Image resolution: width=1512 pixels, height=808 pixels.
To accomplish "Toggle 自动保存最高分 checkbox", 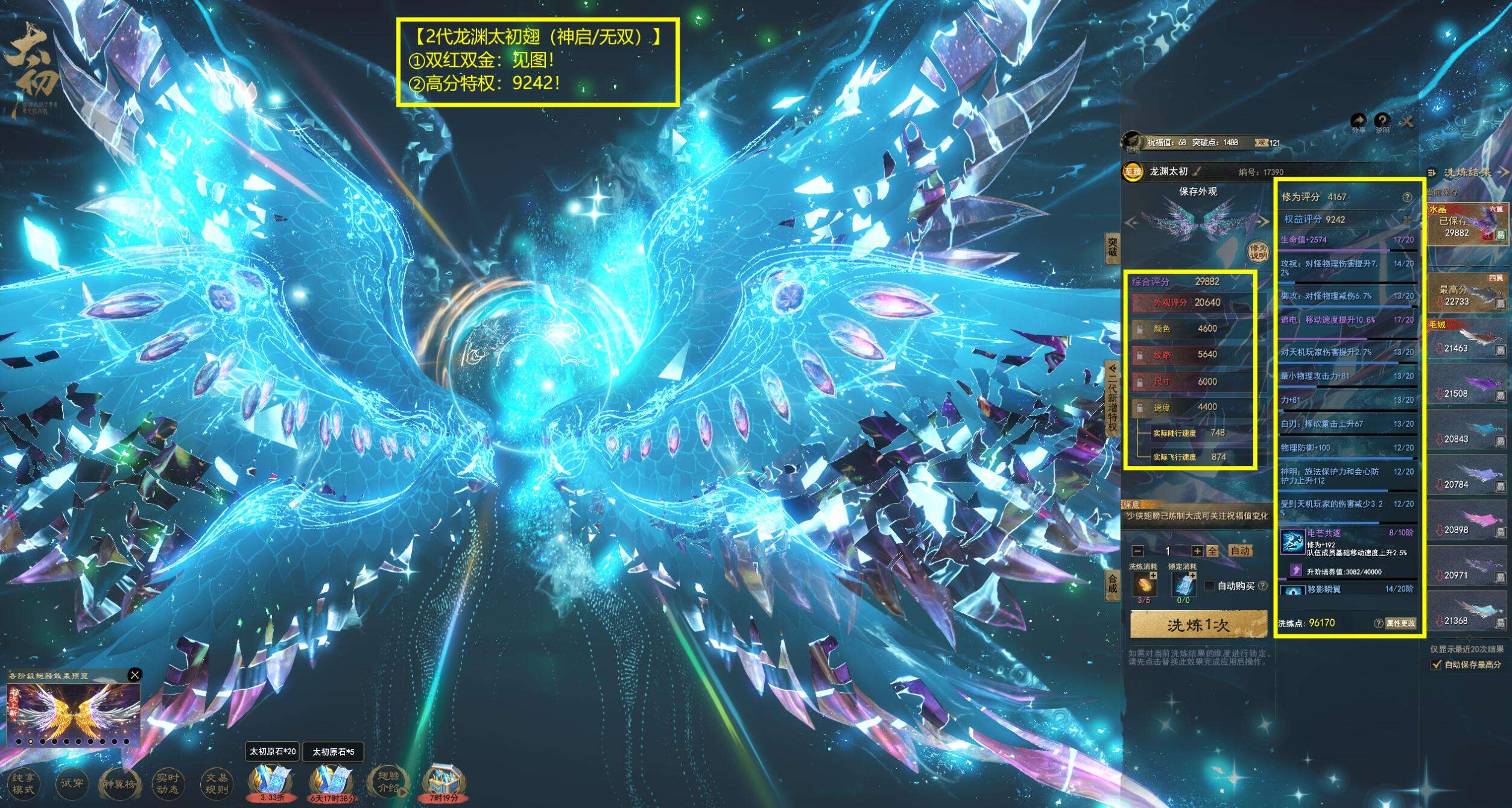I will click(1436, 664).
